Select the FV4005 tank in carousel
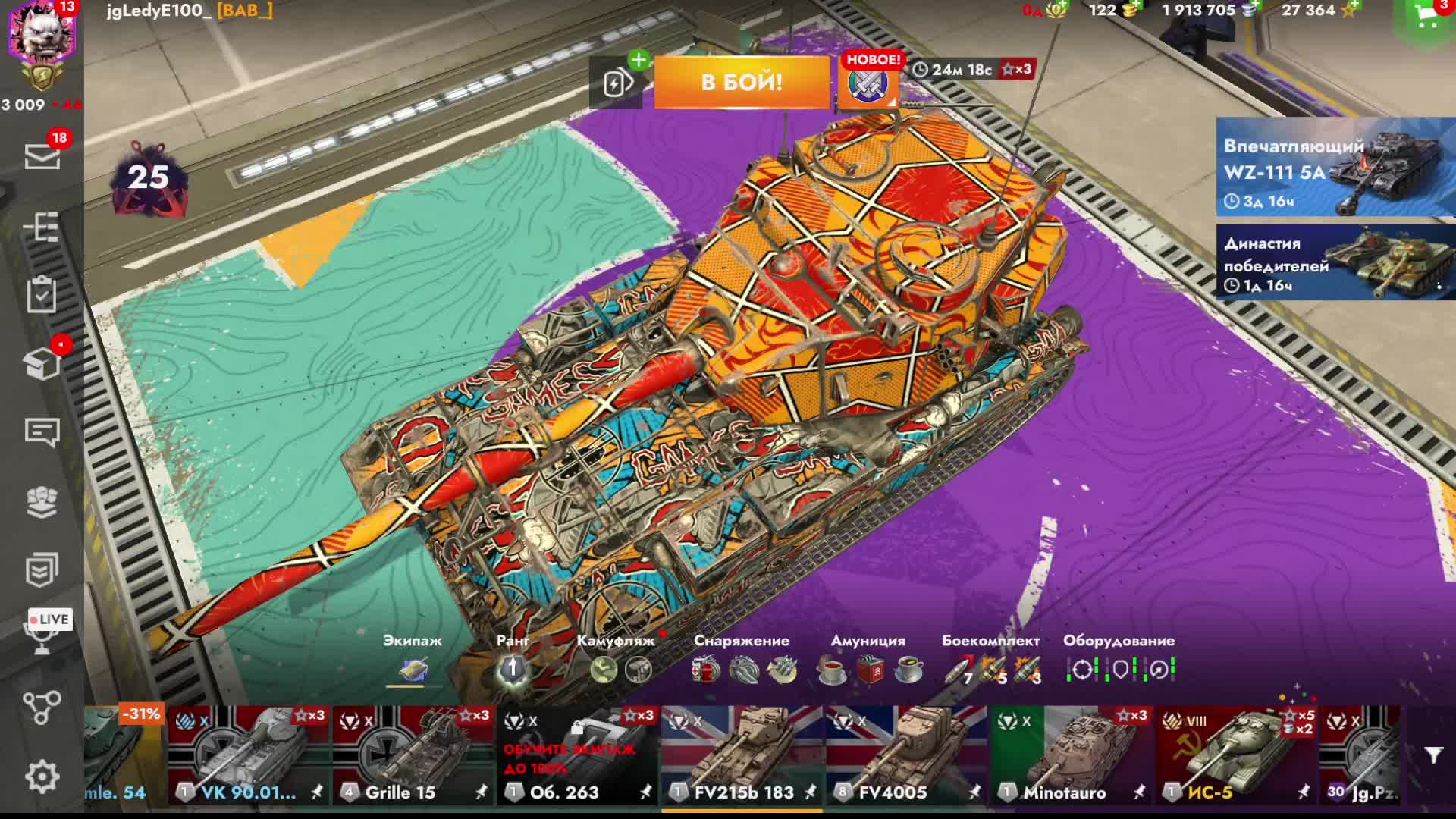The height and width of the screenshot is (819, 1456). (905, 755)
